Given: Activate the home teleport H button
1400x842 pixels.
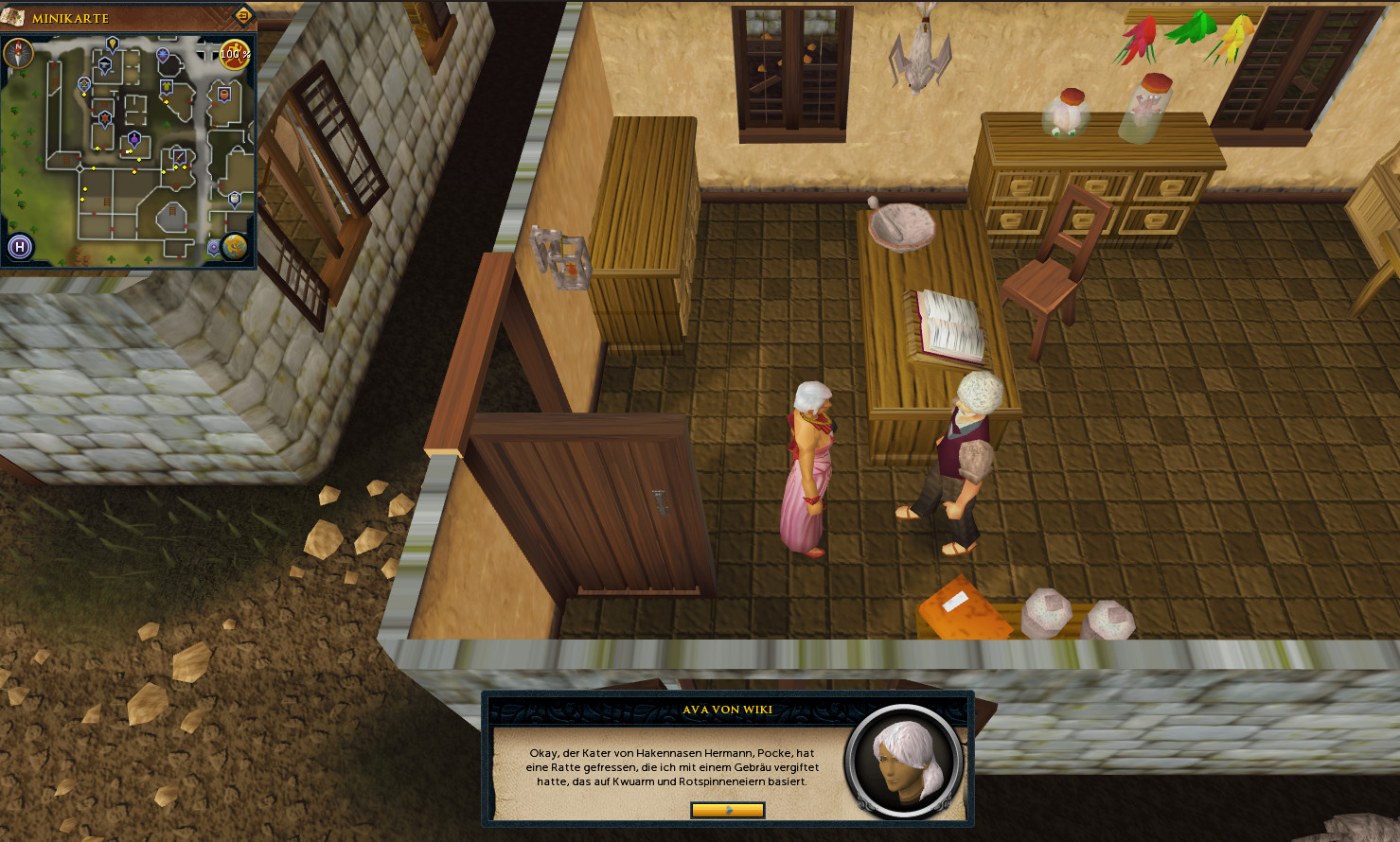Looking at the screenshot, I should (20, 248).
